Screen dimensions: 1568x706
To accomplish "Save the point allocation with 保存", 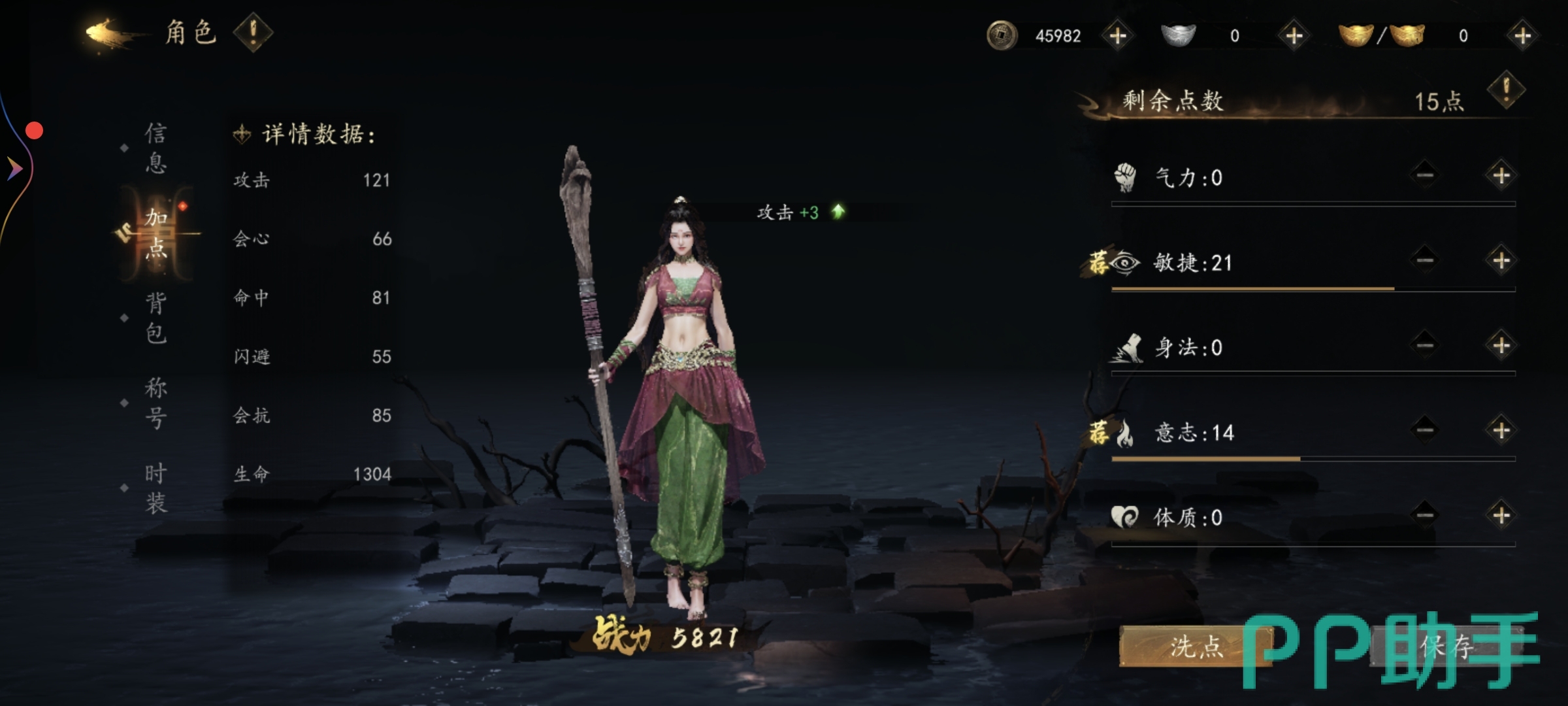I will pos(1446,647).
